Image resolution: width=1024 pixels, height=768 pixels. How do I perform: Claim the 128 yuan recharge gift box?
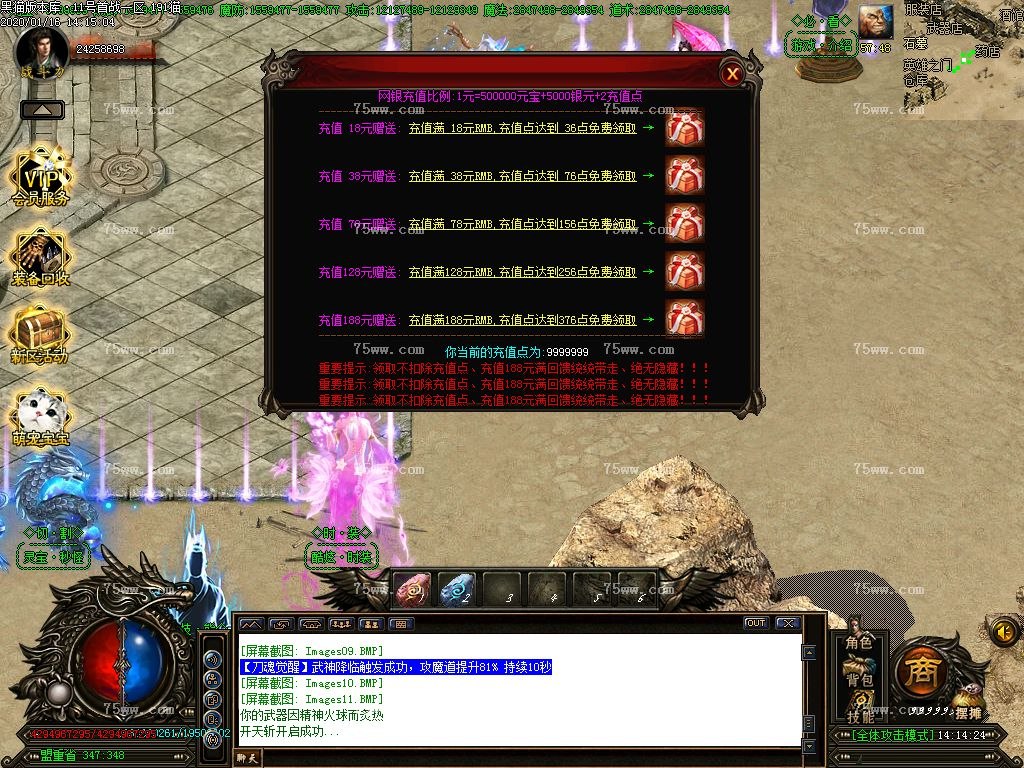point(685,272)
